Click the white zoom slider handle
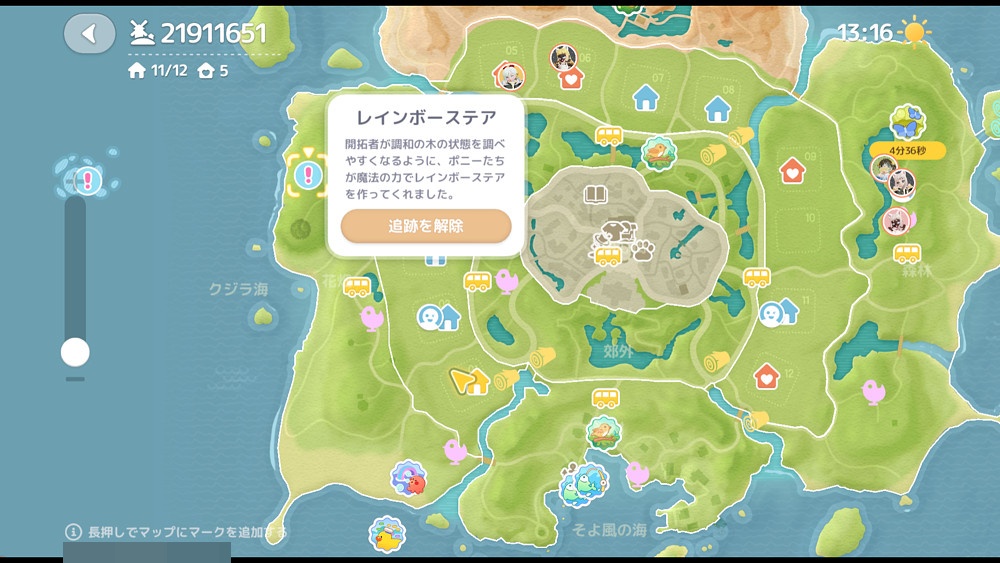 (75, 352)
